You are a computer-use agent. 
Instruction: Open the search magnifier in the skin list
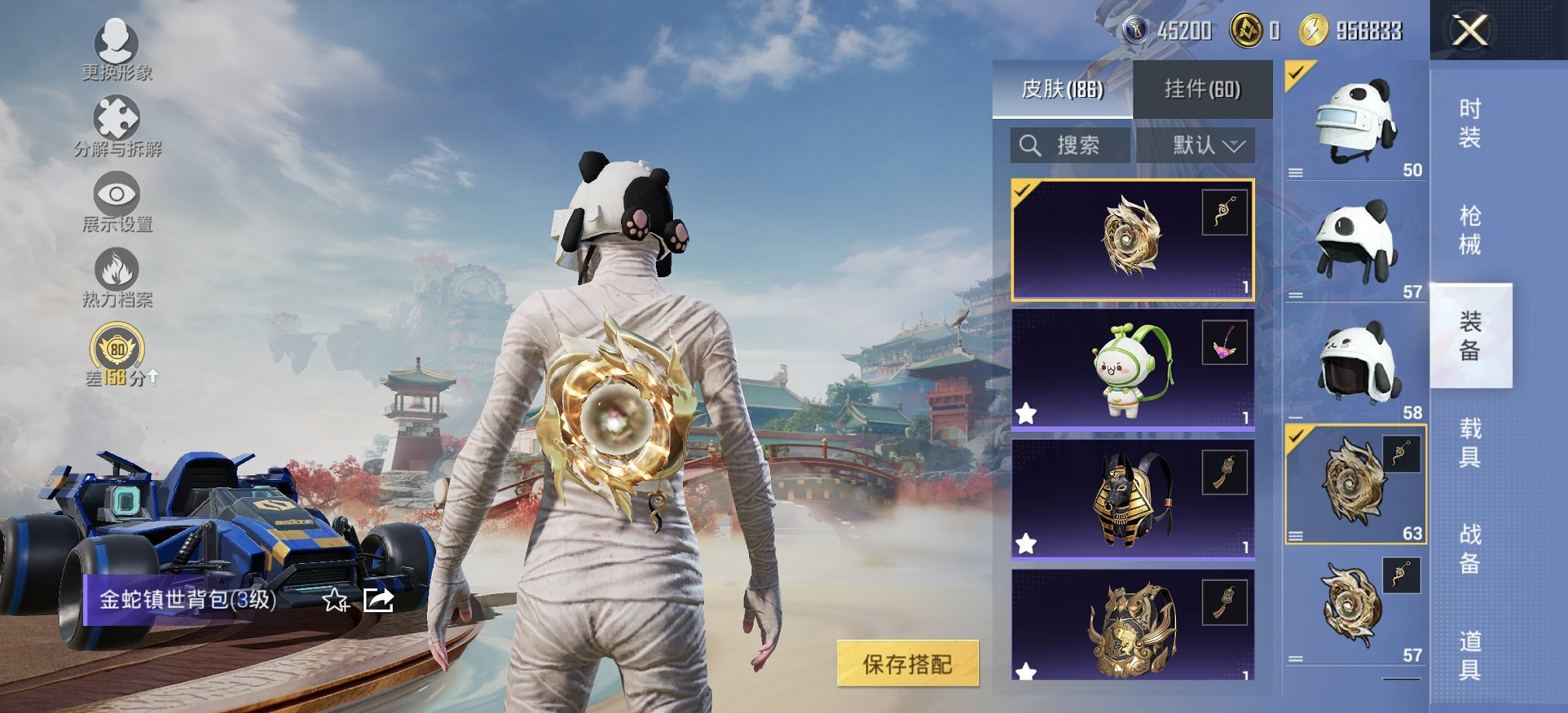point(1032,144)
